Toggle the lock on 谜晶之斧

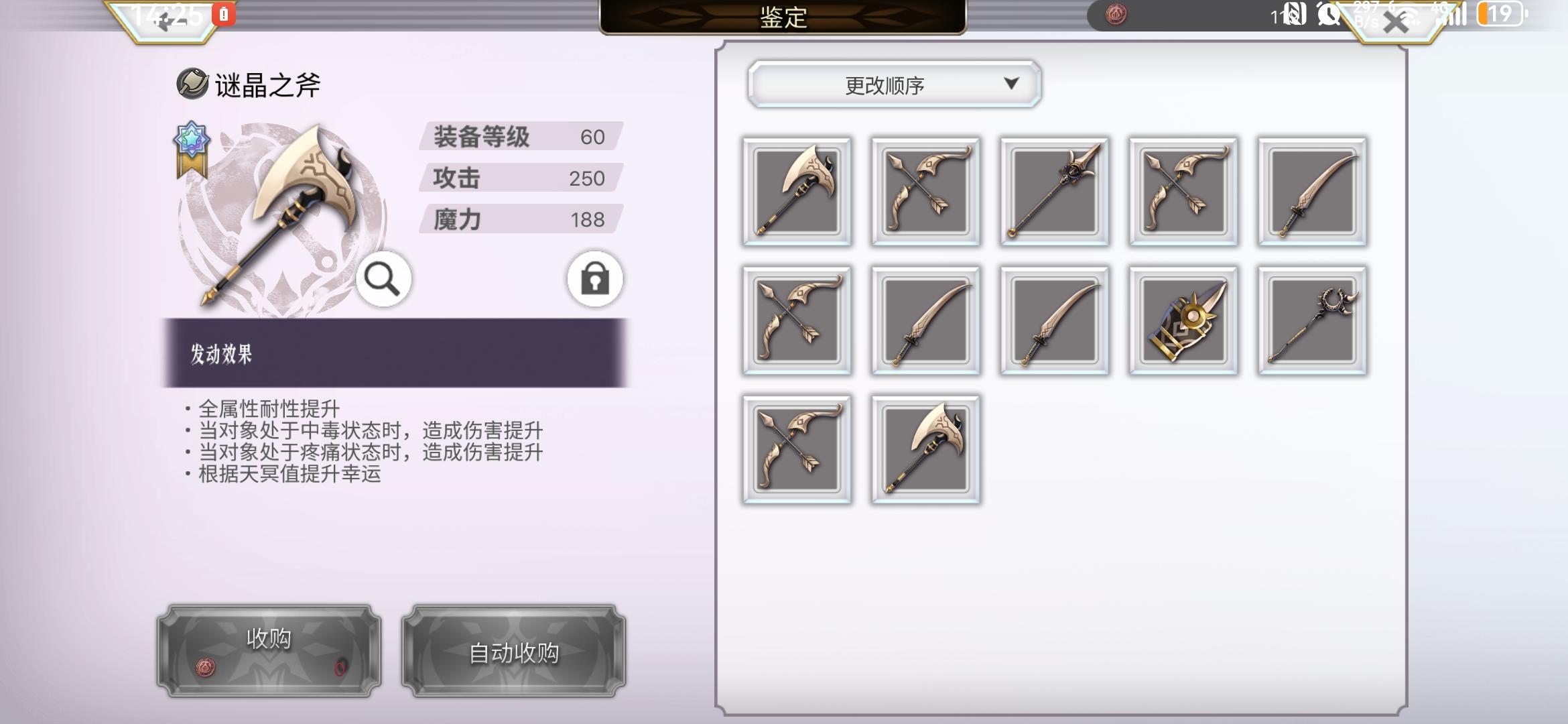pyautogui.click(x=594, y=280)
